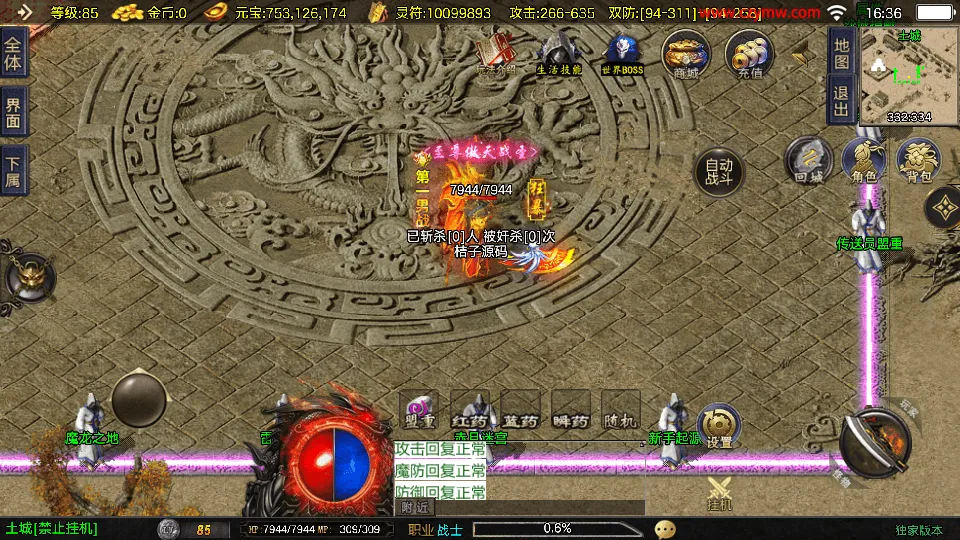Open the 生活技能 life skills menu
This screenshot has width=960, height=540.
pos(559,53)
